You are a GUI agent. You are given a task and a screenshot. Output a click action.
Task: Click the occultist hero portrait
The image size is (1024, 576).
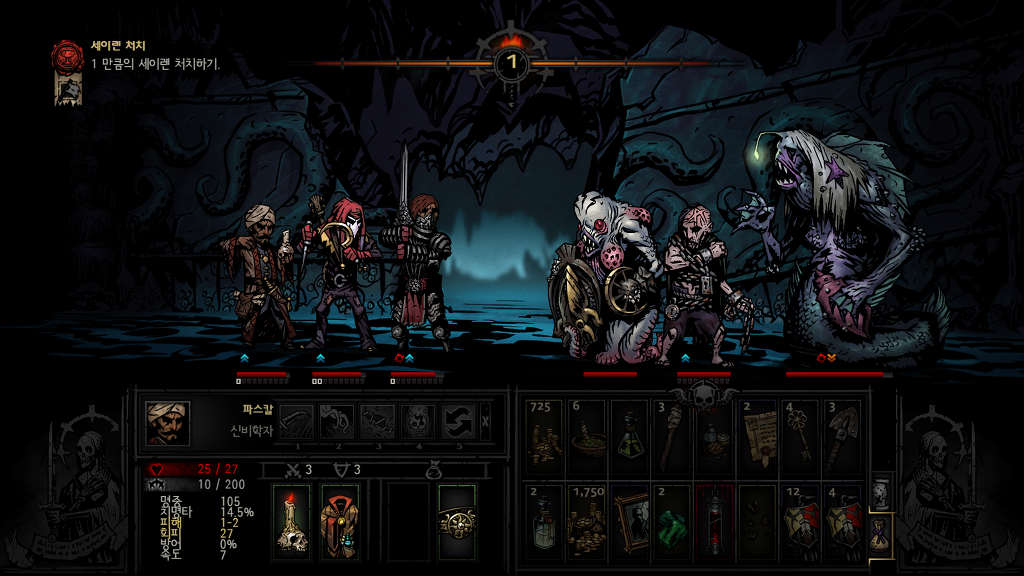pos(167,422)
